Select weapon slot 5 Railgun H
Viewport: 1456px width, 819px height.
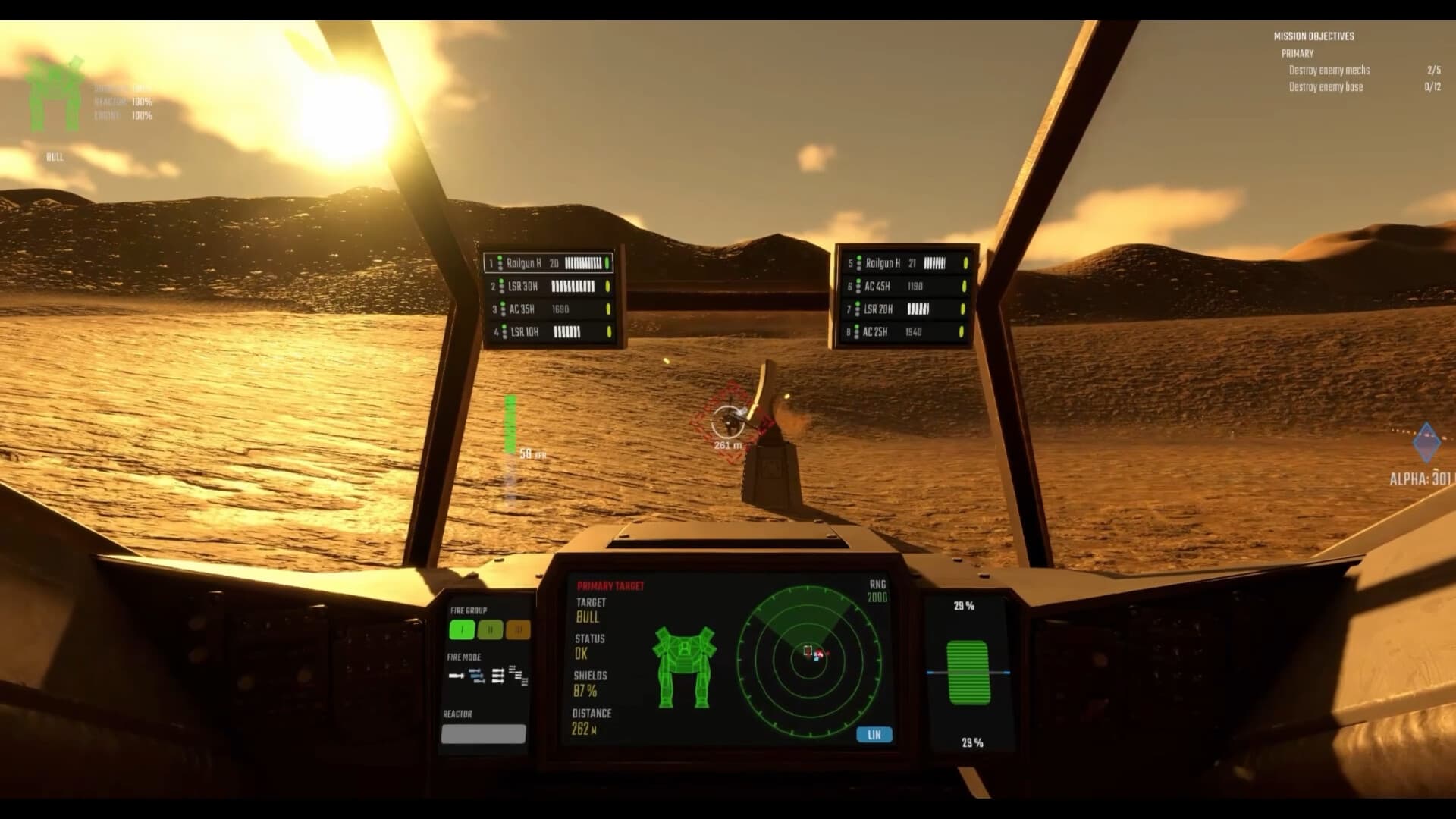point(901,263)
